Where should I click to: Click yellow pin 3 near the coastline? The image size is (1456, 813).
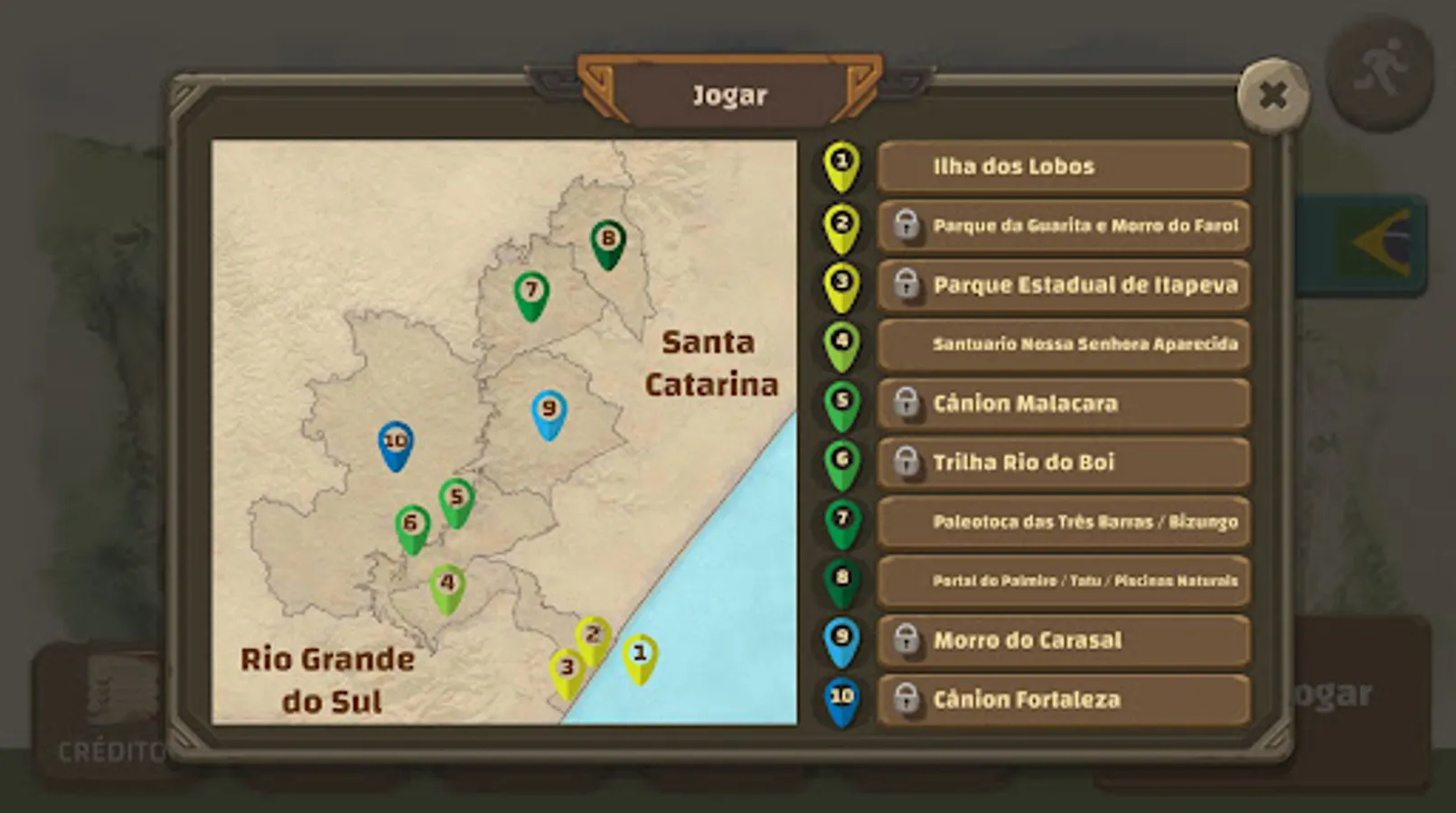[x=566, y=668]
